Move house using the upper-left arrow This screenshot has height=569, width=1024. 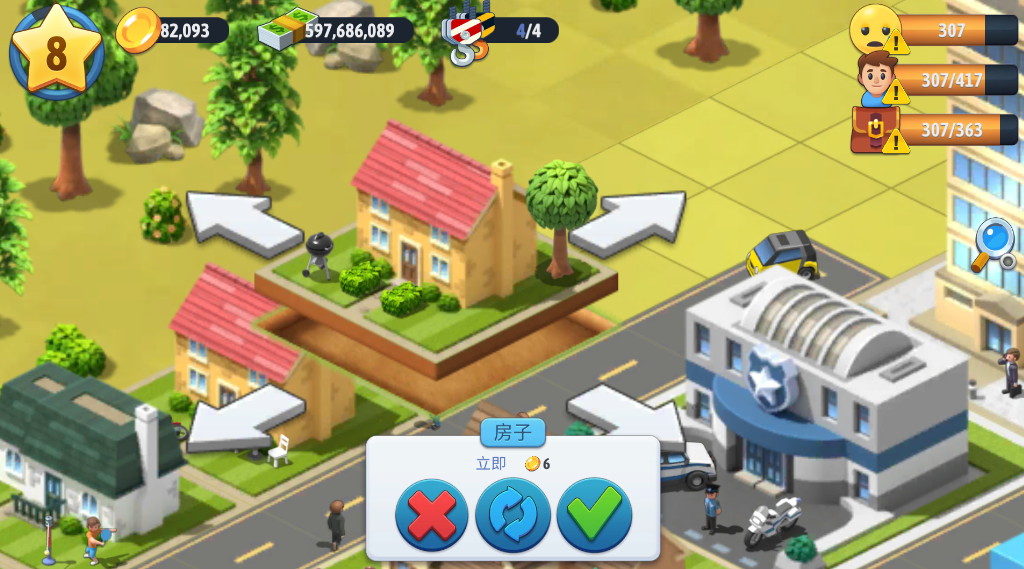243,219
